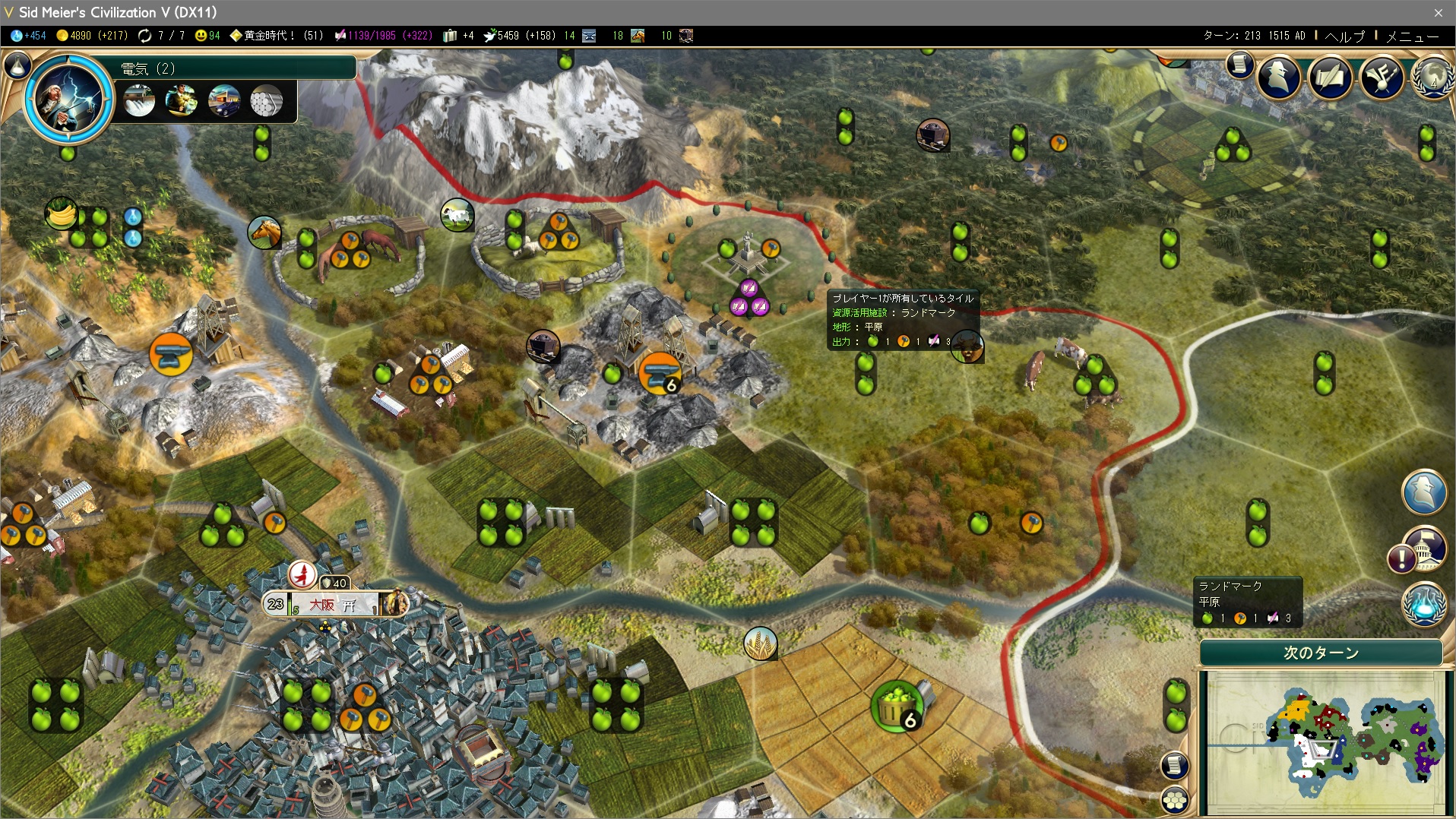This screenshot has width=1456, height=819.
Task: End turn with the 次のターン button
Action: click(1321, 653)
